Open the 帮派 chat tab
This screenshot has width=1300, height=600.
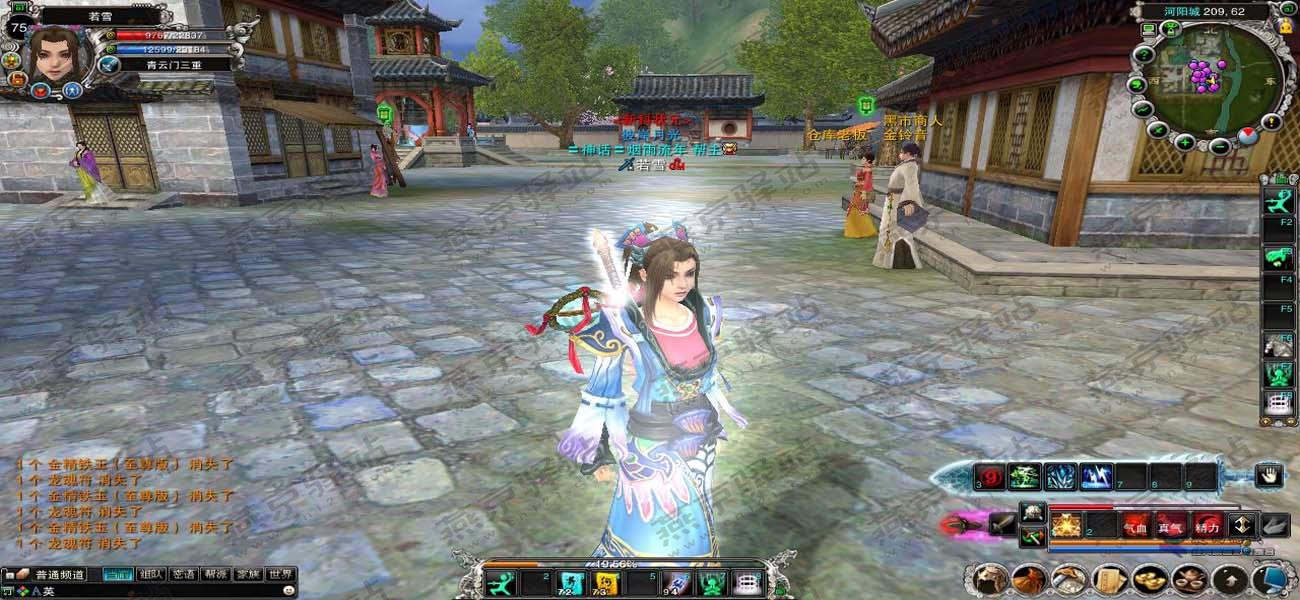[x=215, y=574]
